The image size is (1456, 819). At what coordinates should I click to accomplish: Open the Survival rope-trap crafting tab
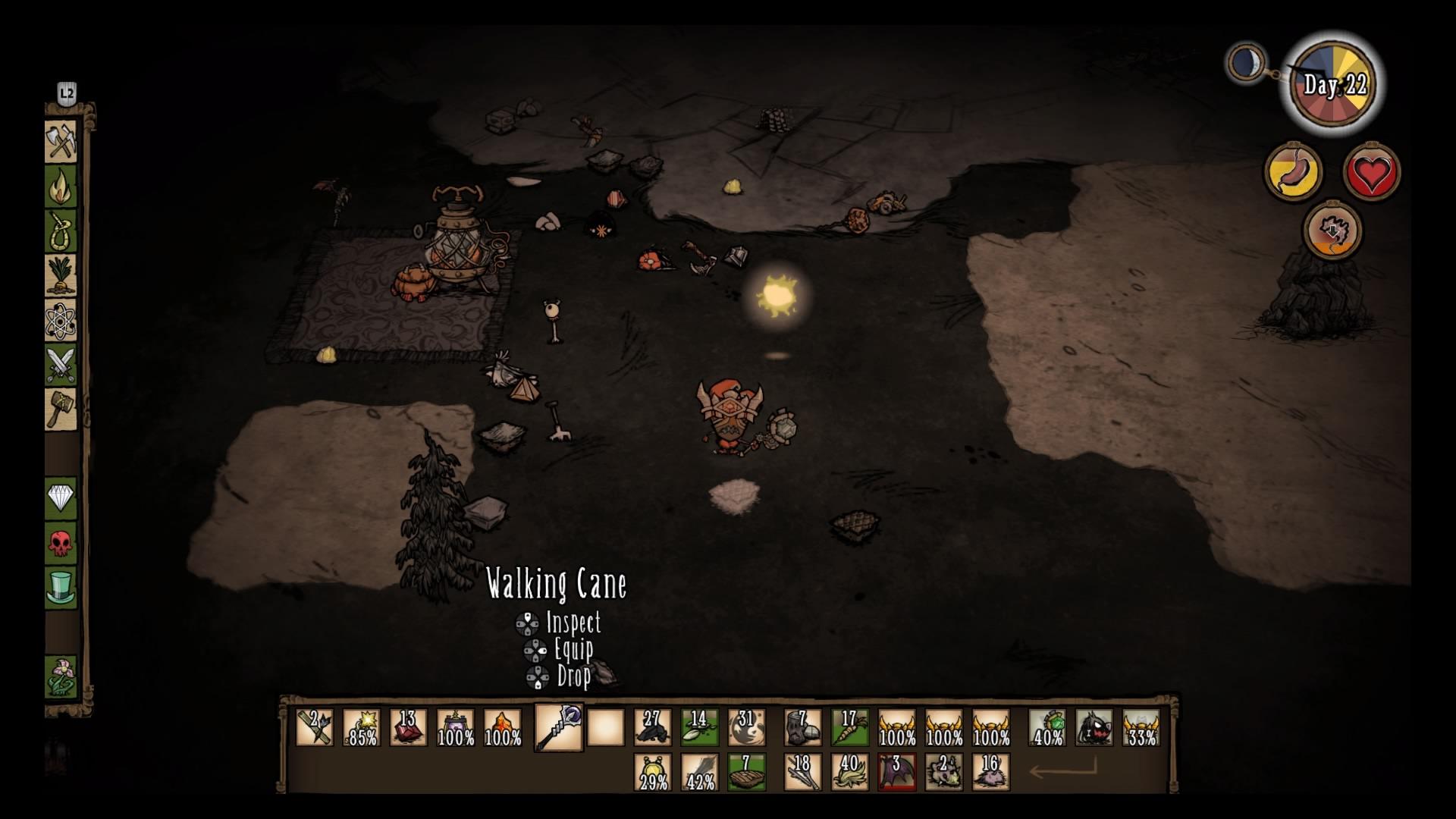coord(61,231)
